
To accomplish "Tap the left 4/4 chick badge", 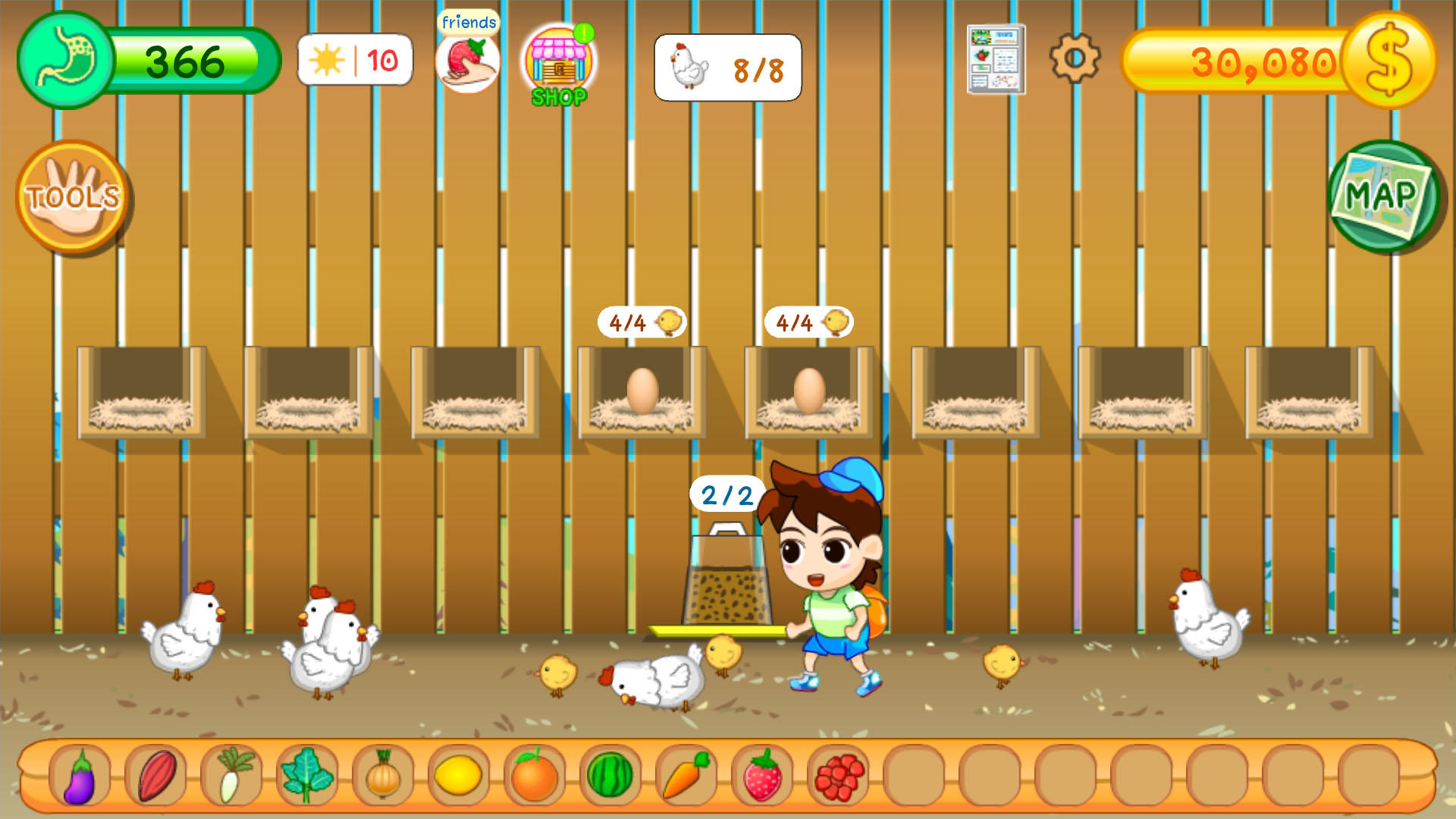I will (639, 322).
